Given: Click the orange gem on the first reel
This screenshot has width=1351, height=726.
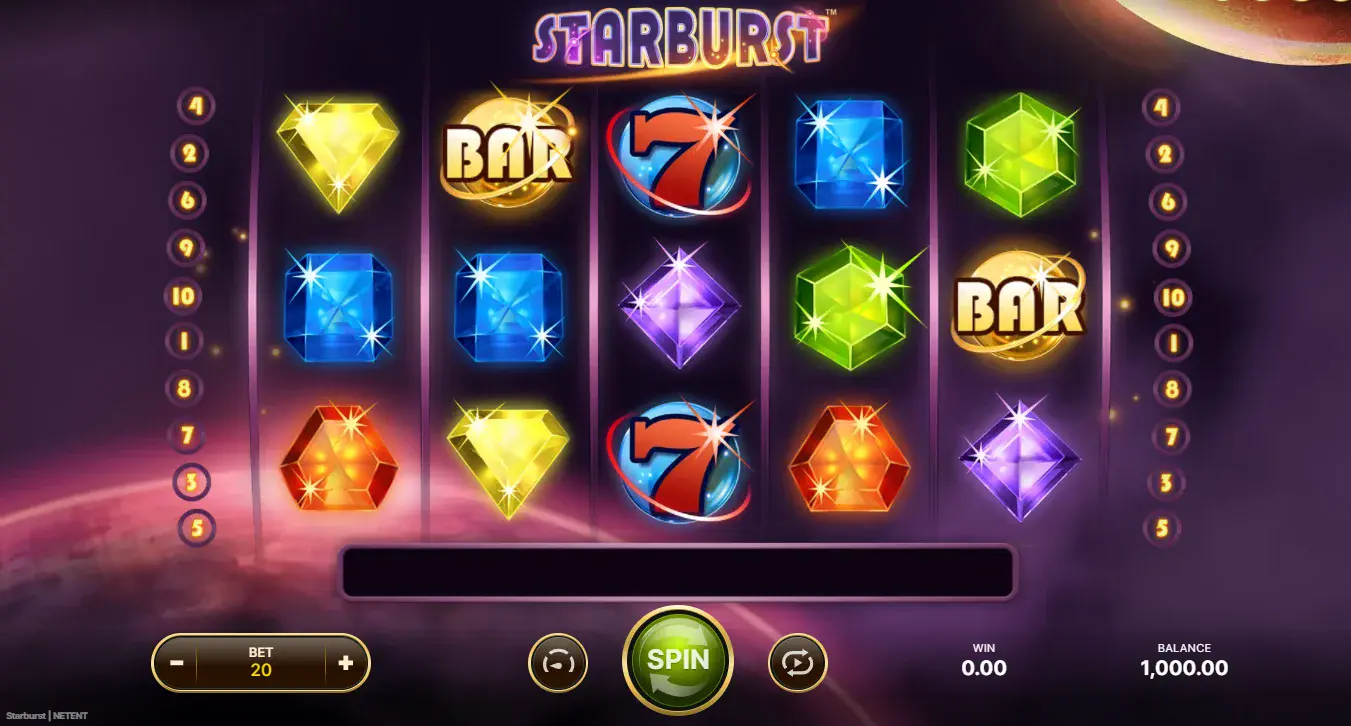Looking at the screenshot, I should click(x=338, y=460).
